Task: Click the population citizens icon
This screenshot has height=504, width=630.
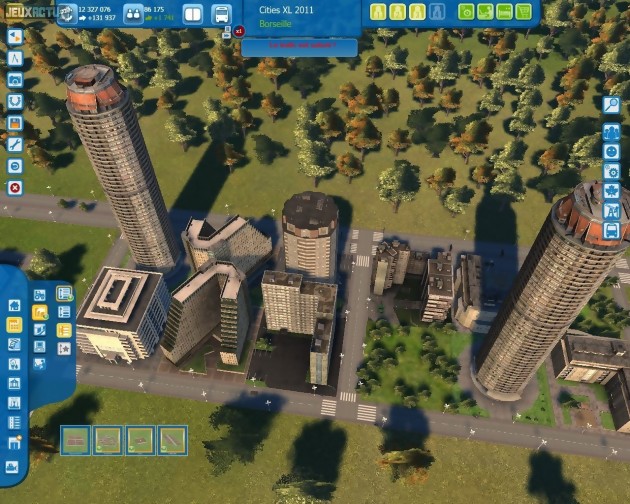Action: [132, 13]
